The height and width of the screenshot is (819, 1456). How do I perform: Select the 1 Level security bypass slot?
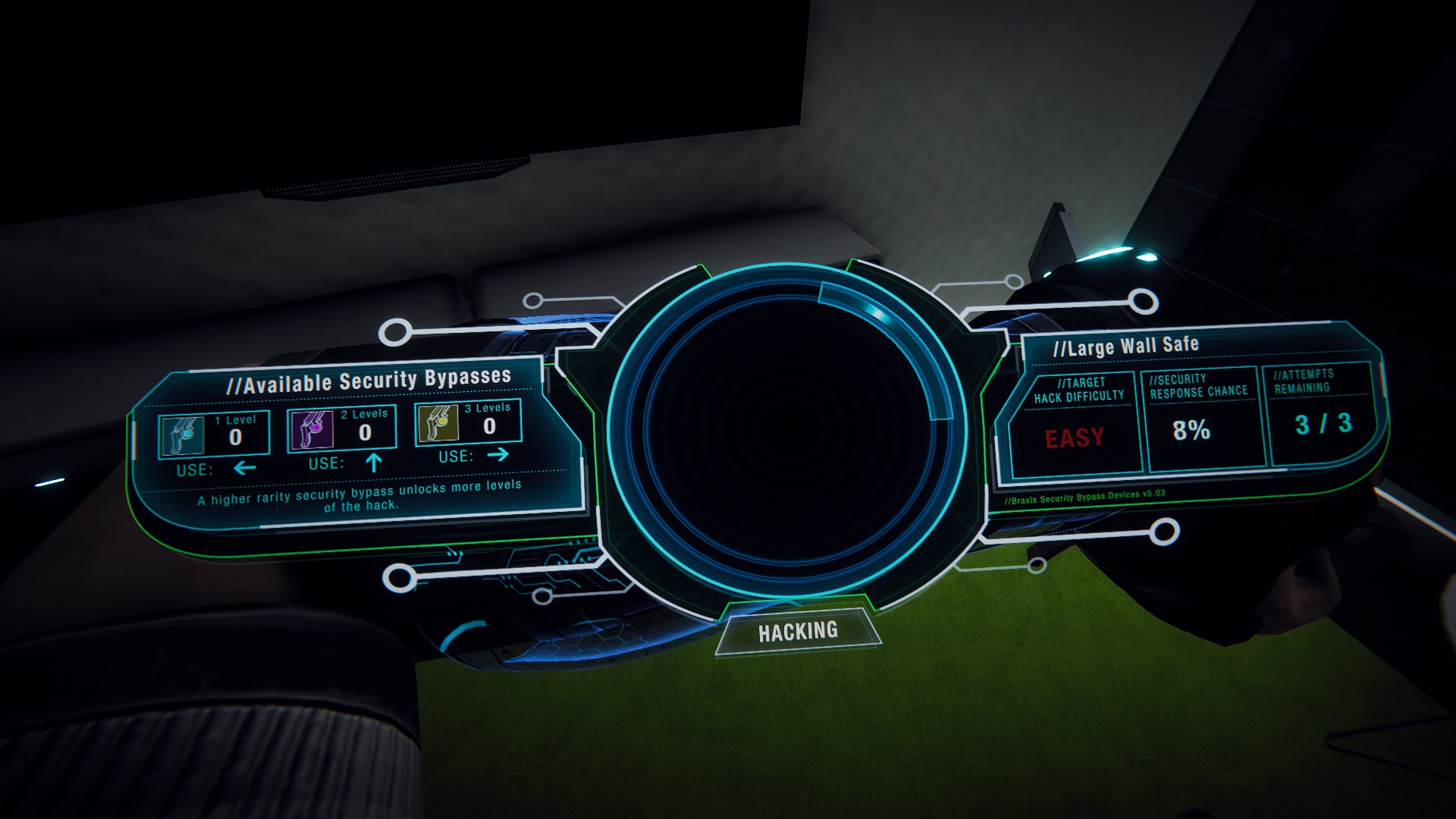click(214, 435)
